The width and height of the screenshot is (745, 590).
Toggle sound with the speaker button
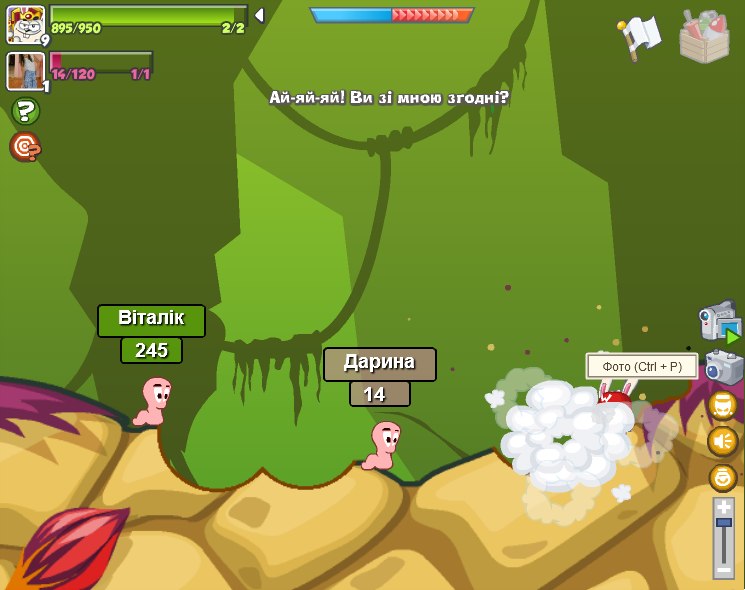point(722,441)
